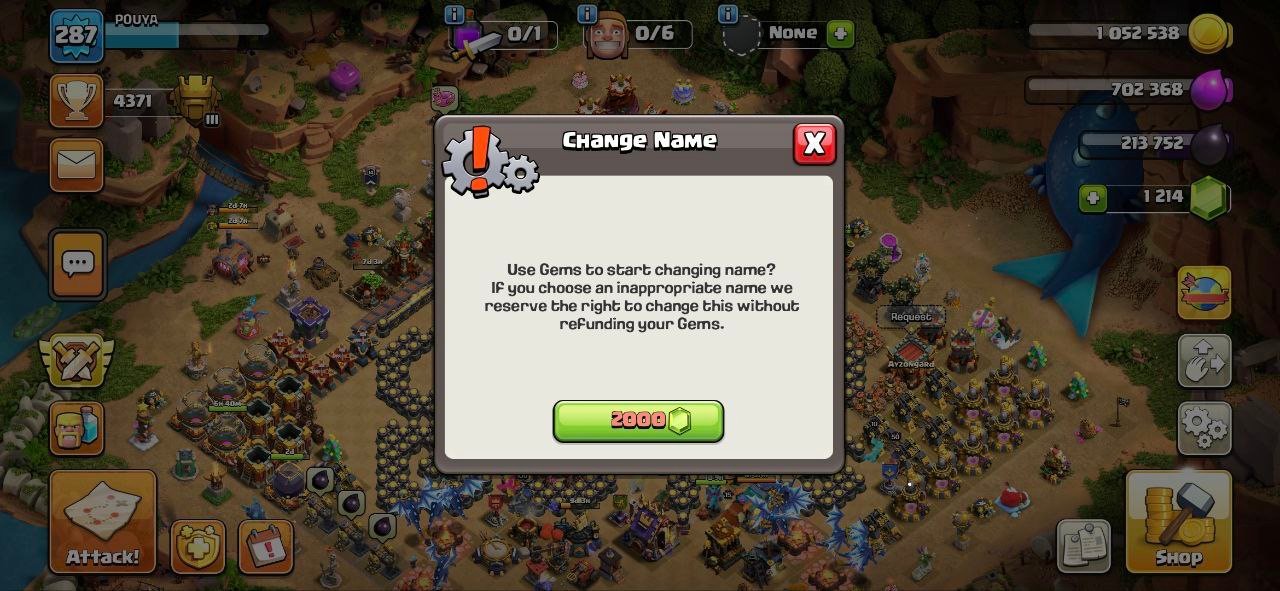The width and height of the screenshot is (1280, 591).
Task: Open the barbarian army training icon
Action: point(77,428)
